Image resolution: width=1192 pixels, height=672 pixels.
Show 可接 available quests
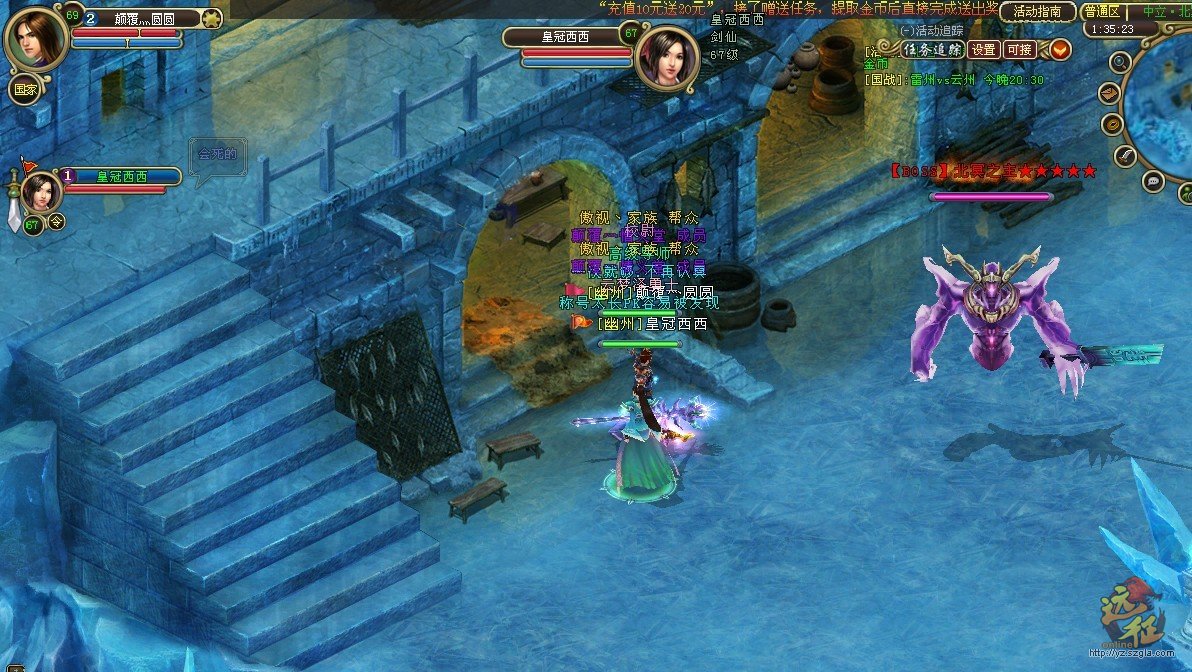(x=1020, y=49)
